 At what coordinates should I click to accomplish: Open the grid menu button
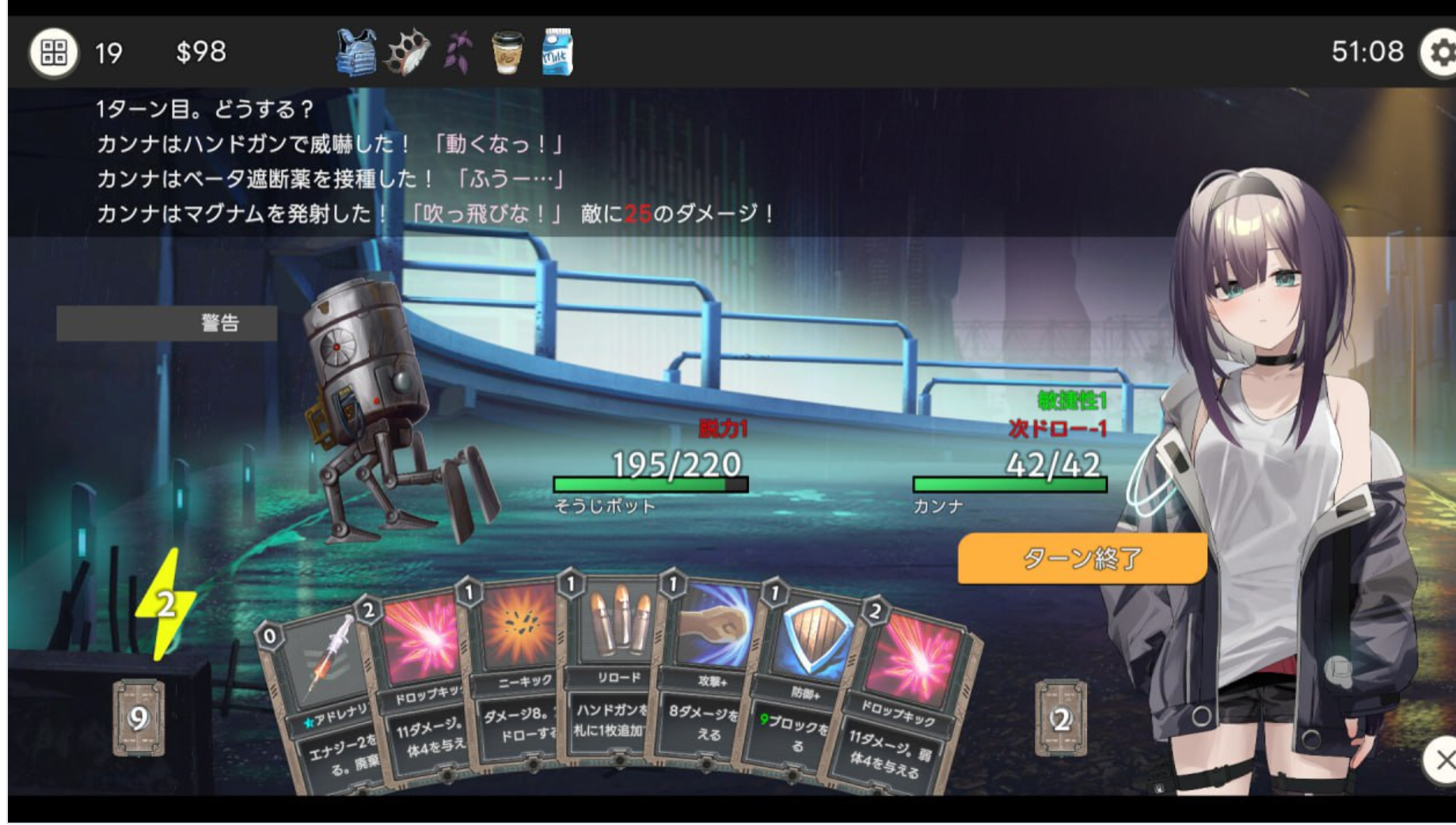[54, 52]
